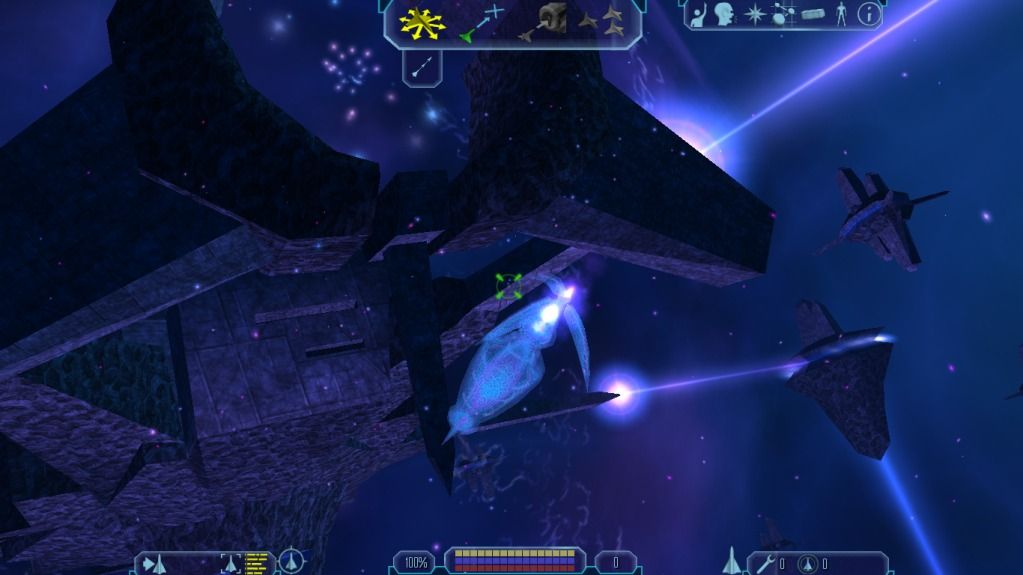1023x575 pixels.
Task: Click the circled ship crosshair icon
Action: pos(291,562)
